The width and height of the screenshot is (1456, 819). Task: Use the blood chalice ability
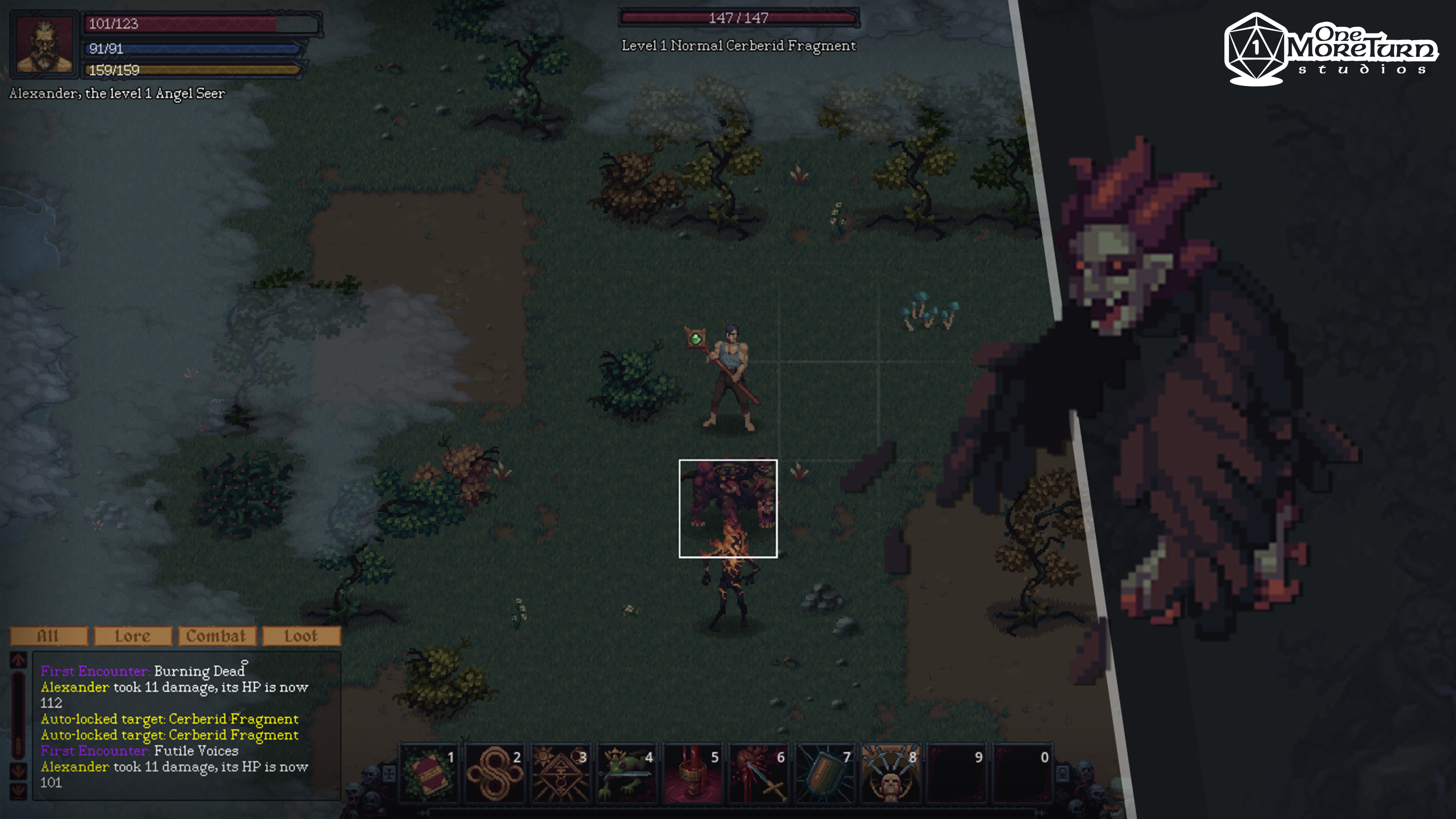(x=692, y=773)
